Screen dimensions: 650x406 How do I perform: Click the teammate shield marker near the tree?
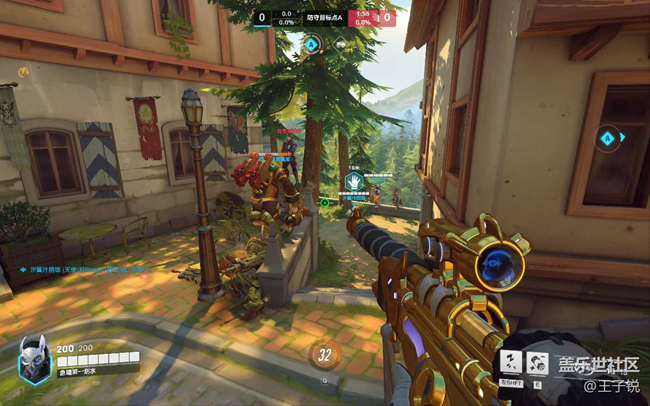click(354, 180)
